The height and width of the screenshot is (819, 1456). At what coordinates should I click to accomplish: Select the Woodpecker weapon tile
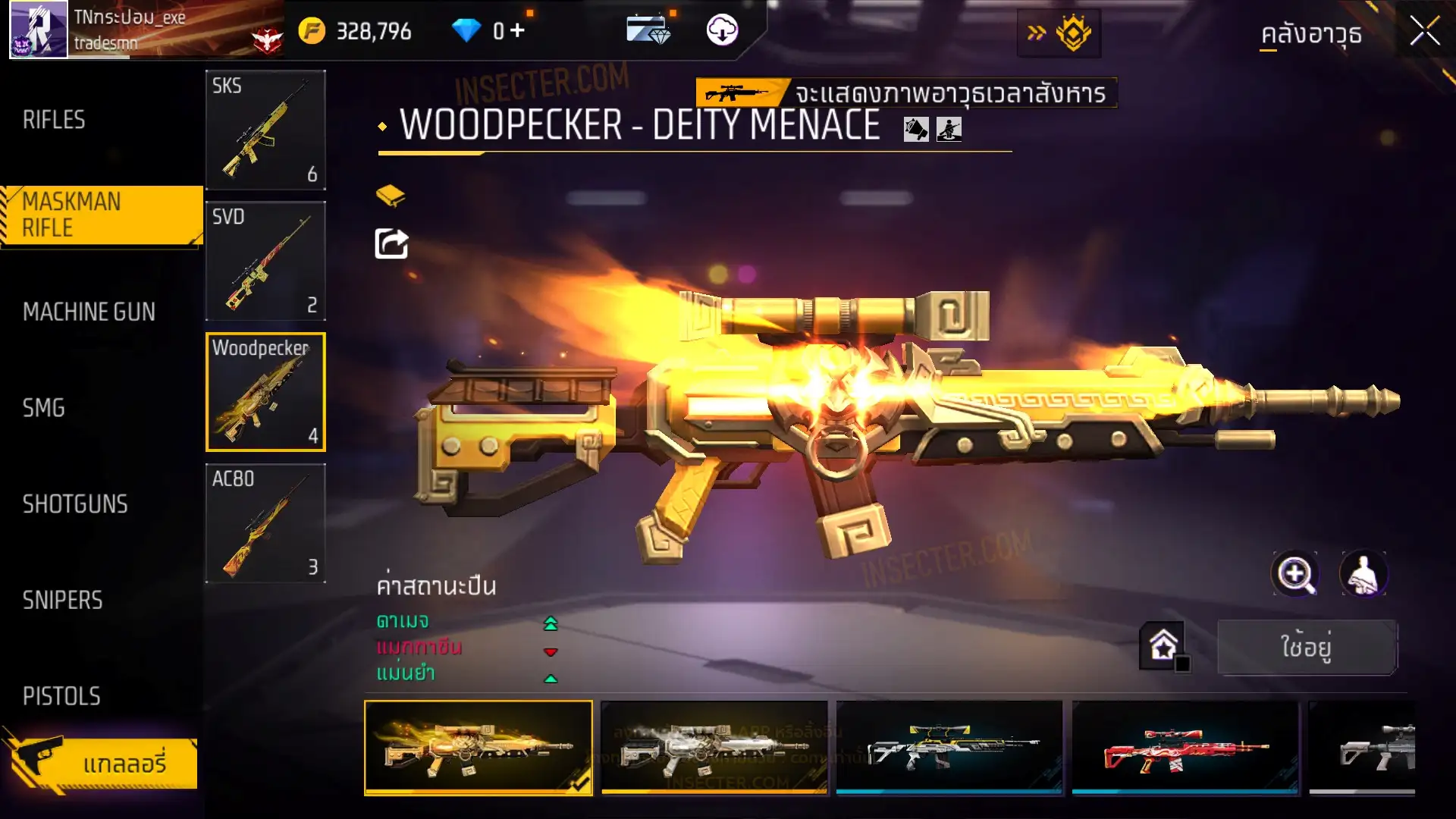click(x=265, y=392)
